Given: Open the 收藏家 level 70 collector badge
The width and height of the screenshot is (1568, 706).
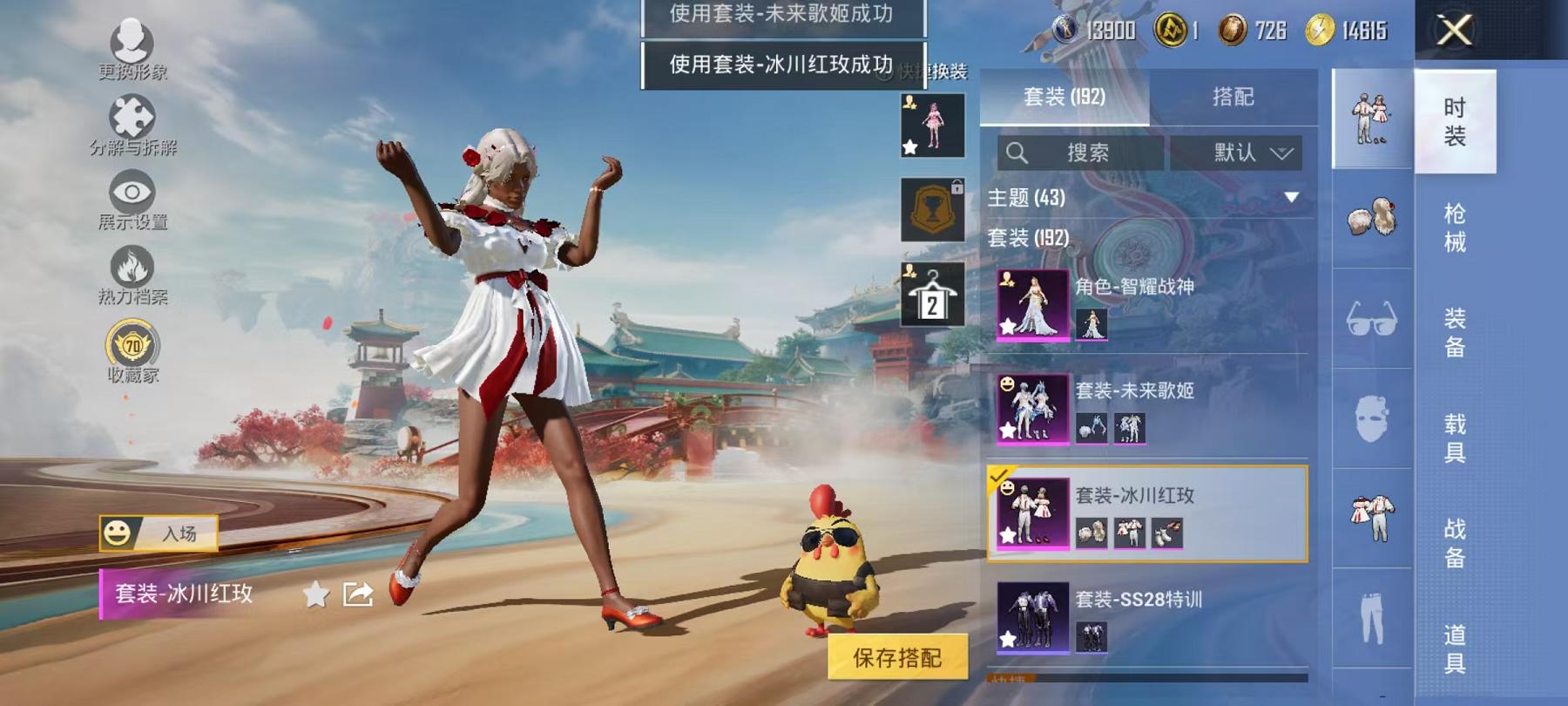Looking at the screenshot, I should click(x=131, y=347).
